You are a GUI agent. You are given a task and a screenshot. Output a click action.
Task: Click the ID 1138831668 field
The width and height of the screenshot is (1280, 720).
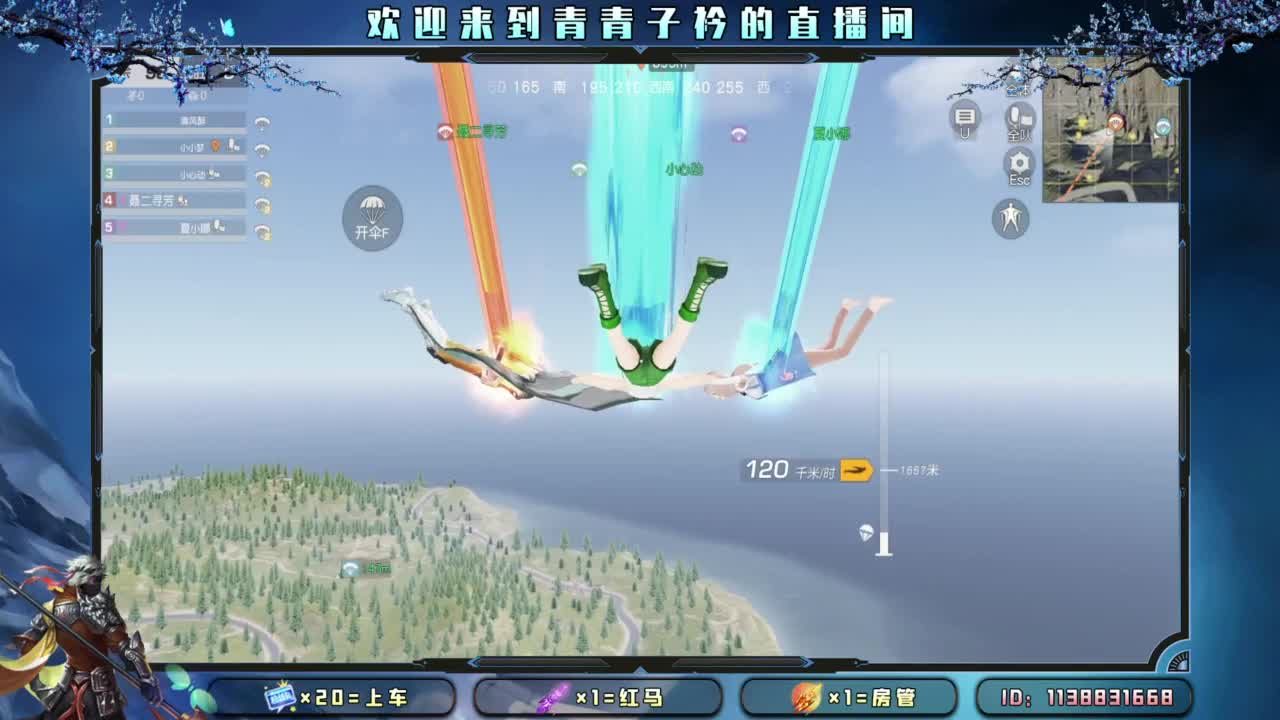point(1088,698)
